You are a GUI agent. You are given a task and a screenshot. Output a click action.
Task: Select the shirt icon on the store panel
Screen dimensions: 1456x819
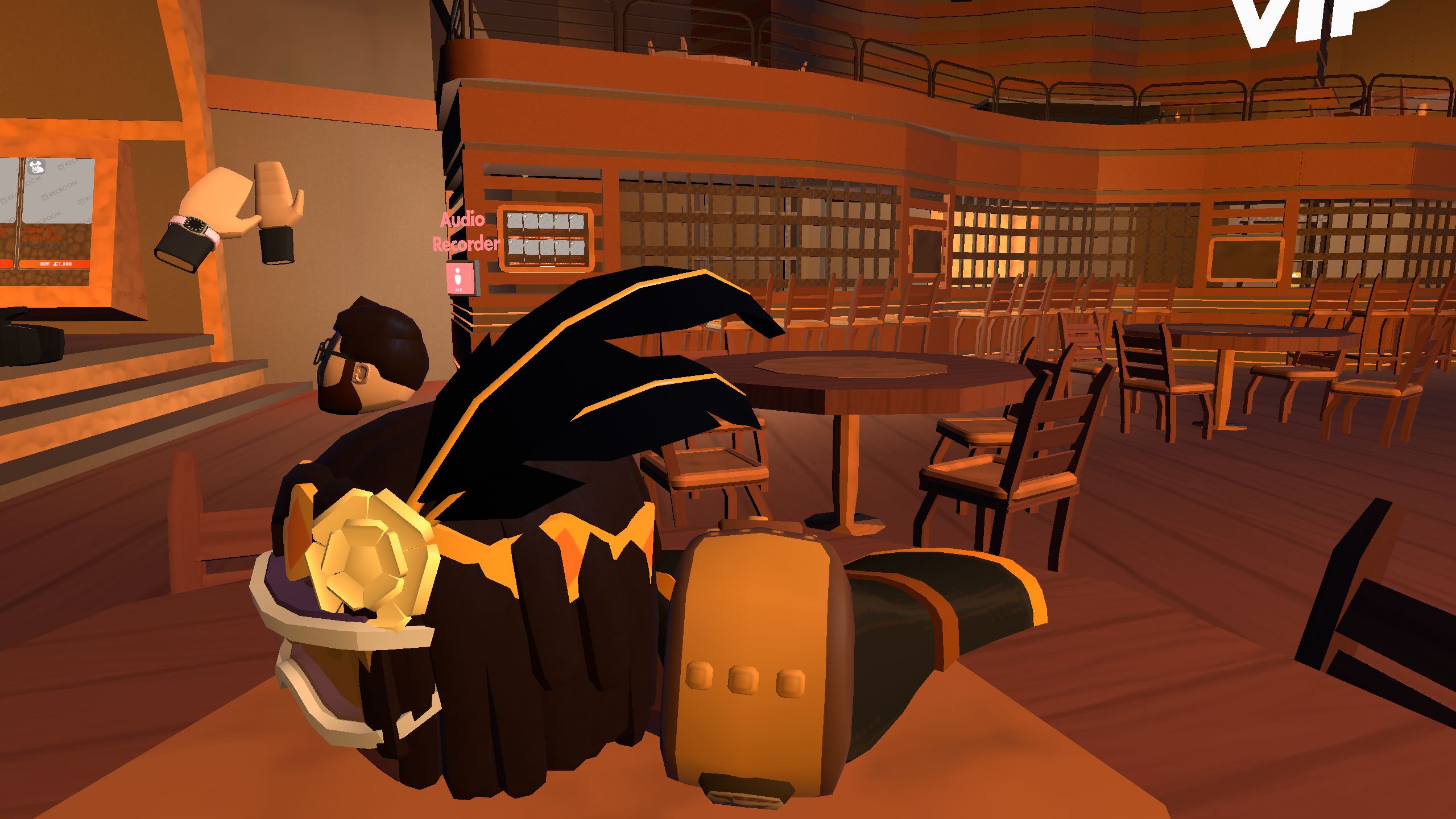coord(36,167)
